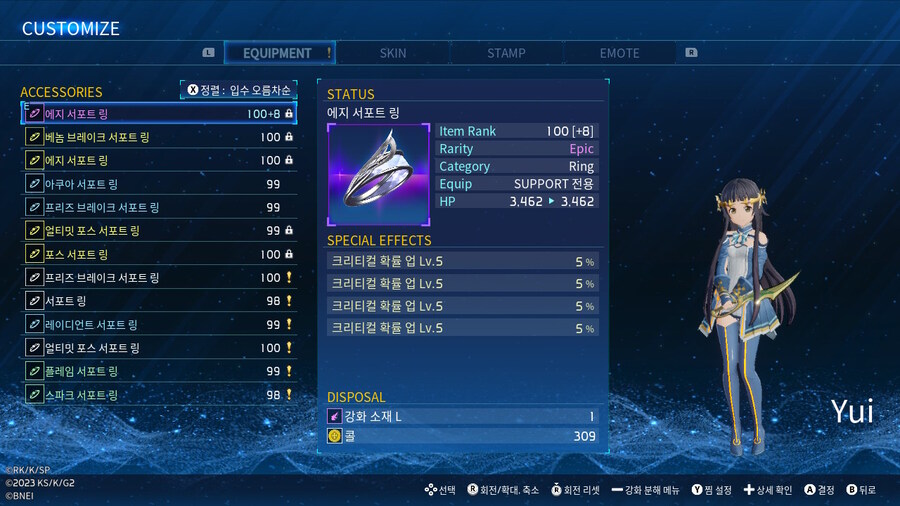Select the 스파크 서포트 링 row
Viewport: 900px width, 506px height.
pos(159,395)
